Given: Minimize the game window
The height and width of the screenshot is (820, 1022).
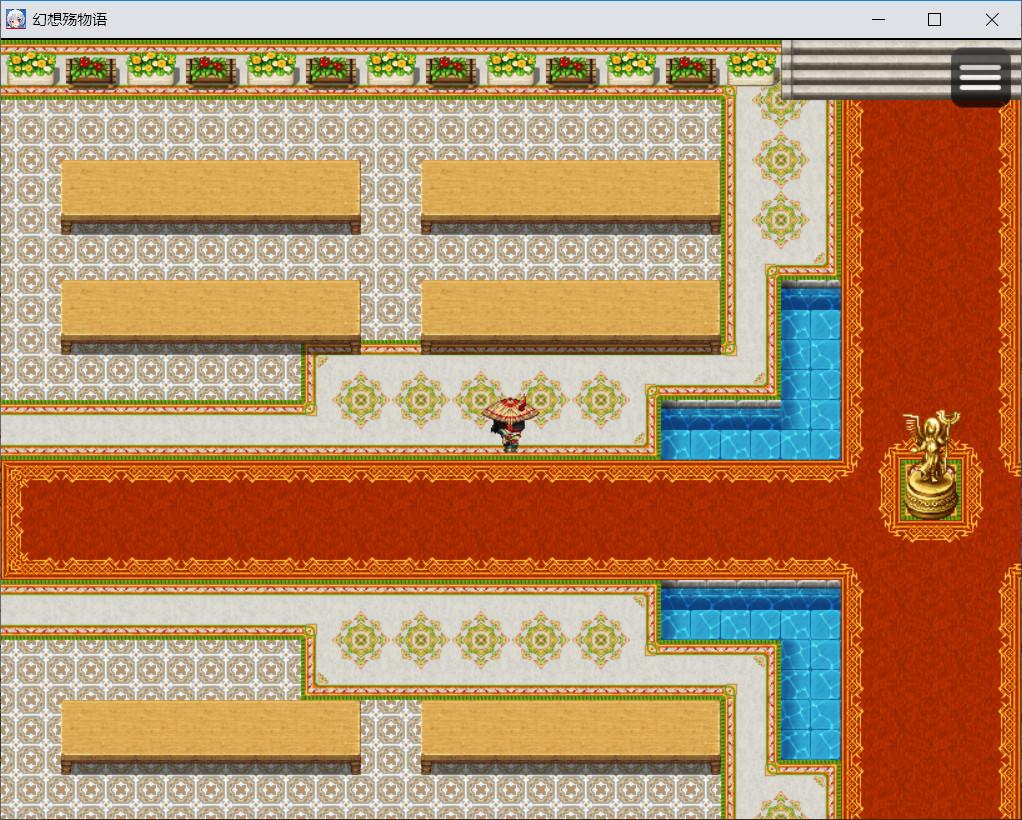Looking at the screenshot, I should (878, 20).
